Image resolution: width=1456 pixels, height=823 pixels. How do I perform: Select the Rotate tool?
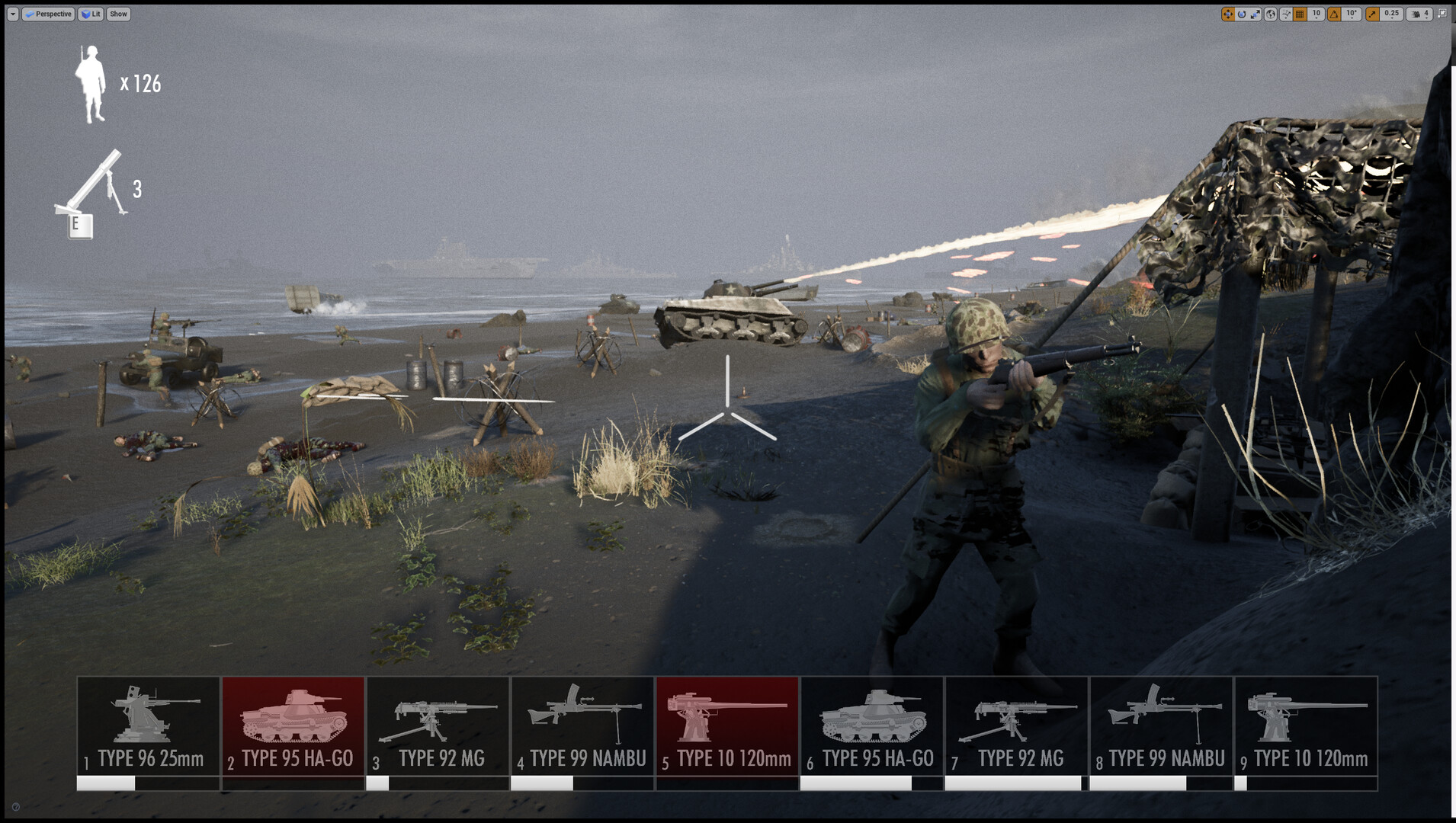point(1242,14)
